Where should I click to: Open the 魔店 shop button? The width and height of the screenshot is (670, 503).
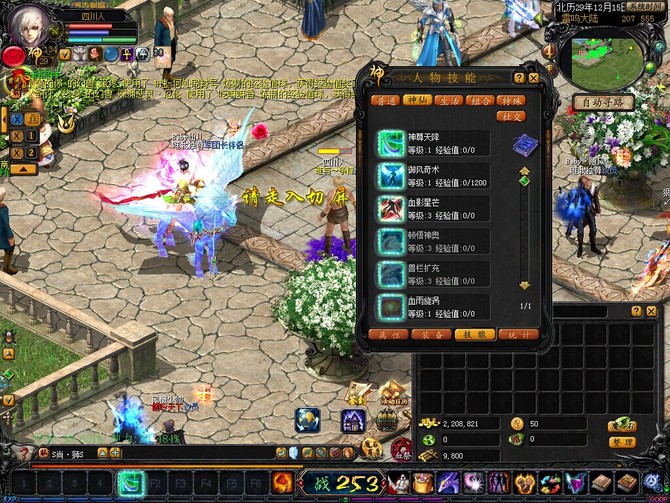[622, 425]
